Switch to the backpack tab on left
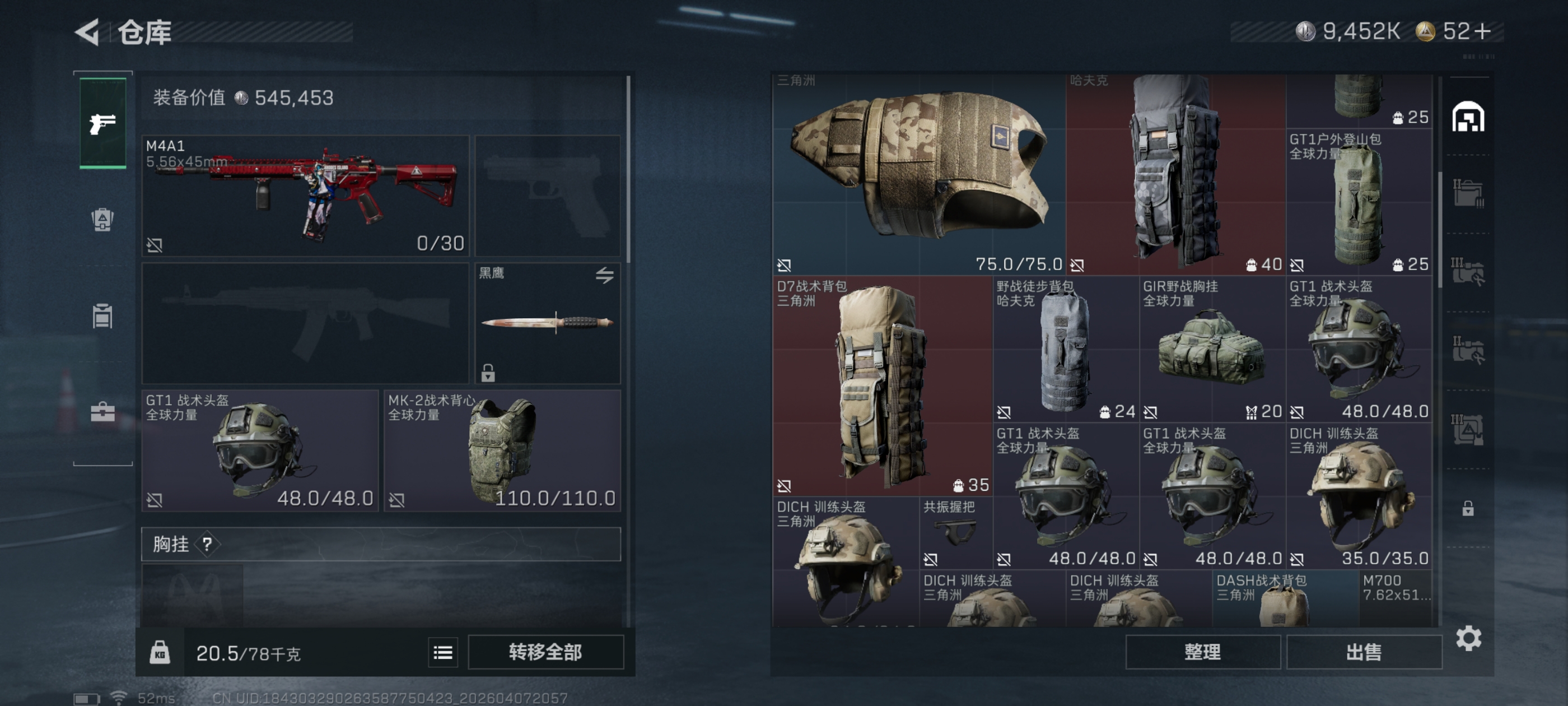The width and height of the screenshot is (1568, 706). pyautogui.click(x=102, y=219)
